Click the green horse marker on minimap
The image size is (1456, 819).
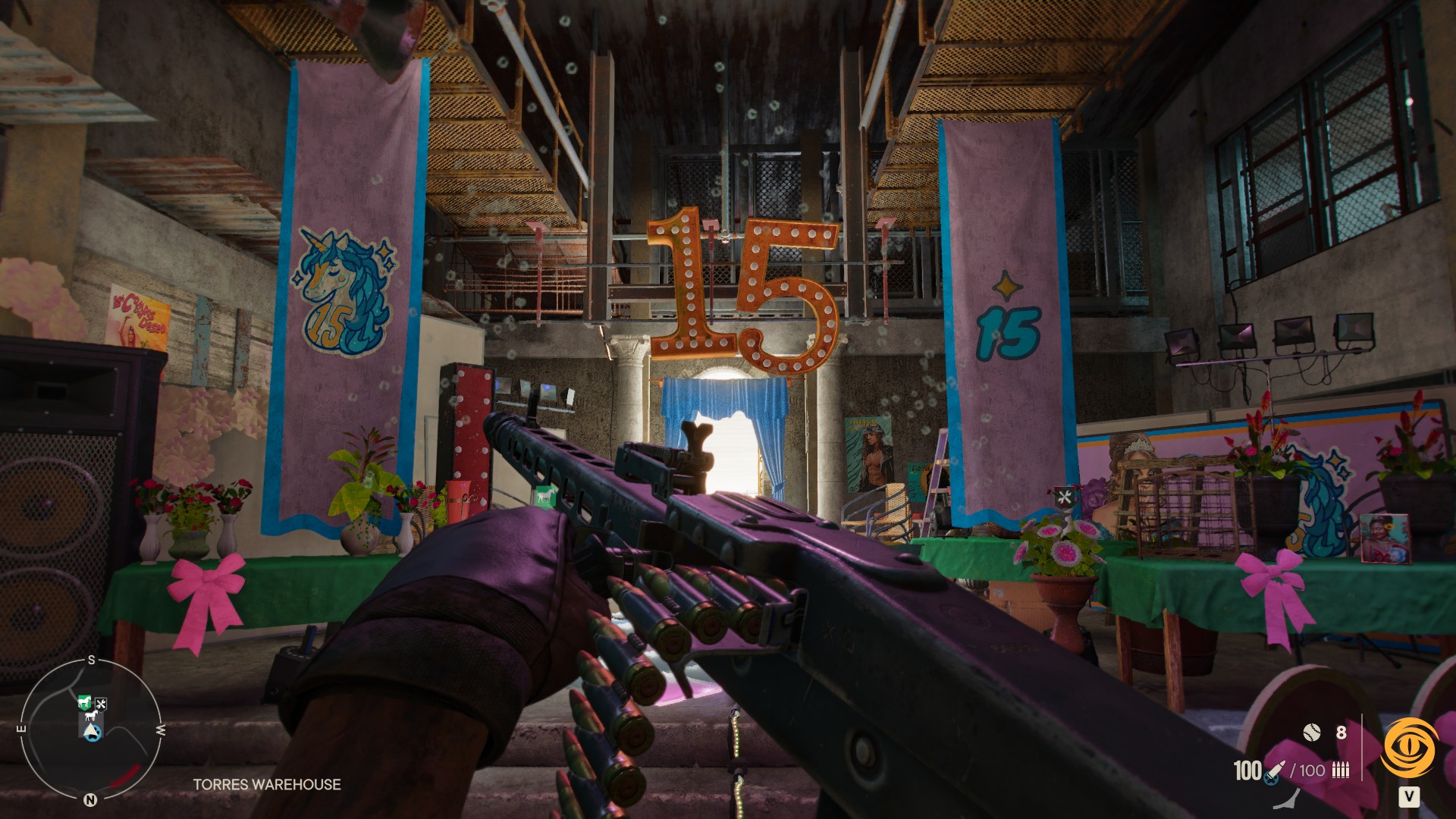coord(86,703)
